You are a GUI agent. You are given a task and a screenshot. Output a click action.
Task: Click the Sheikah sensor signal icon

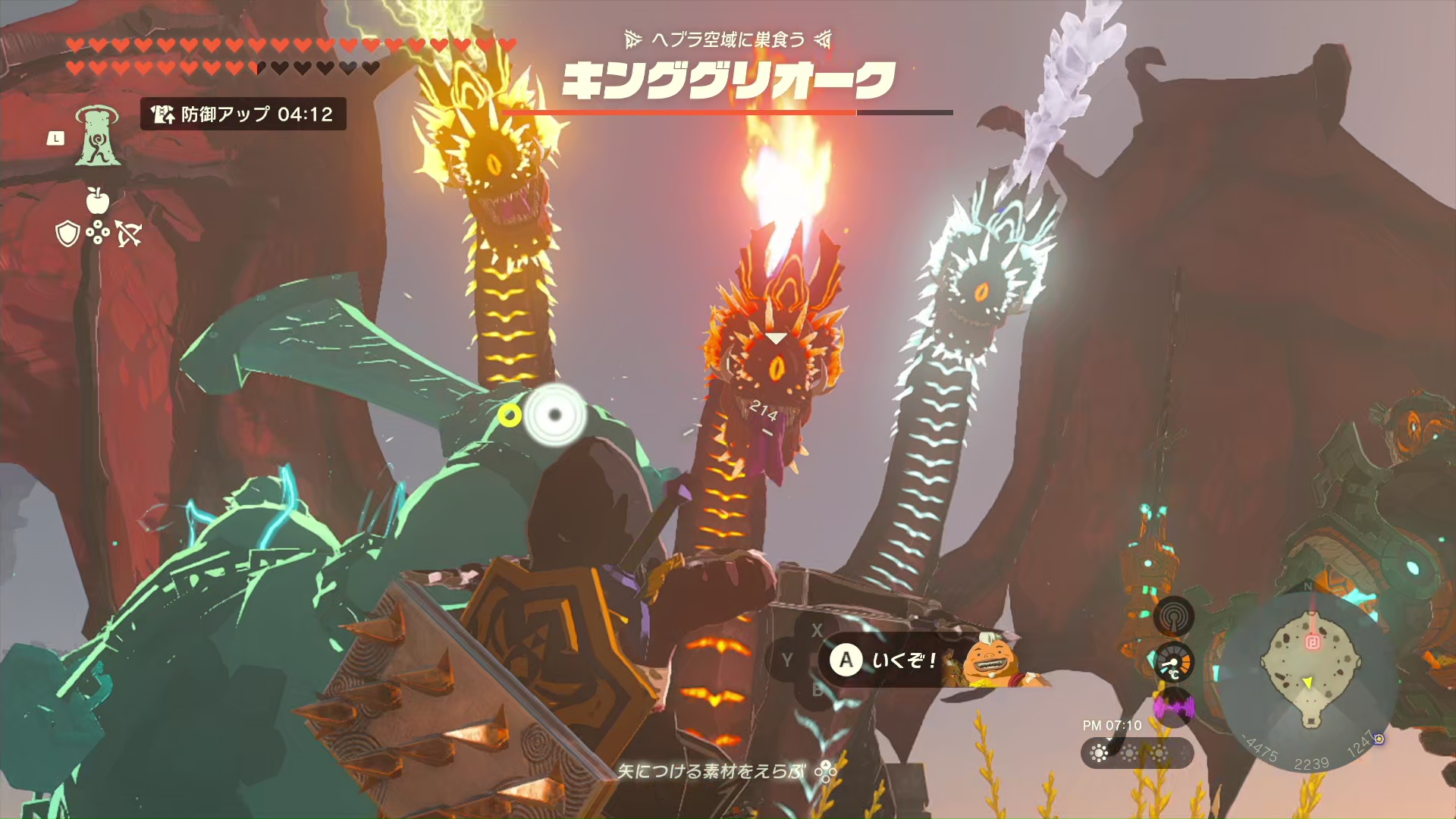1173,617
